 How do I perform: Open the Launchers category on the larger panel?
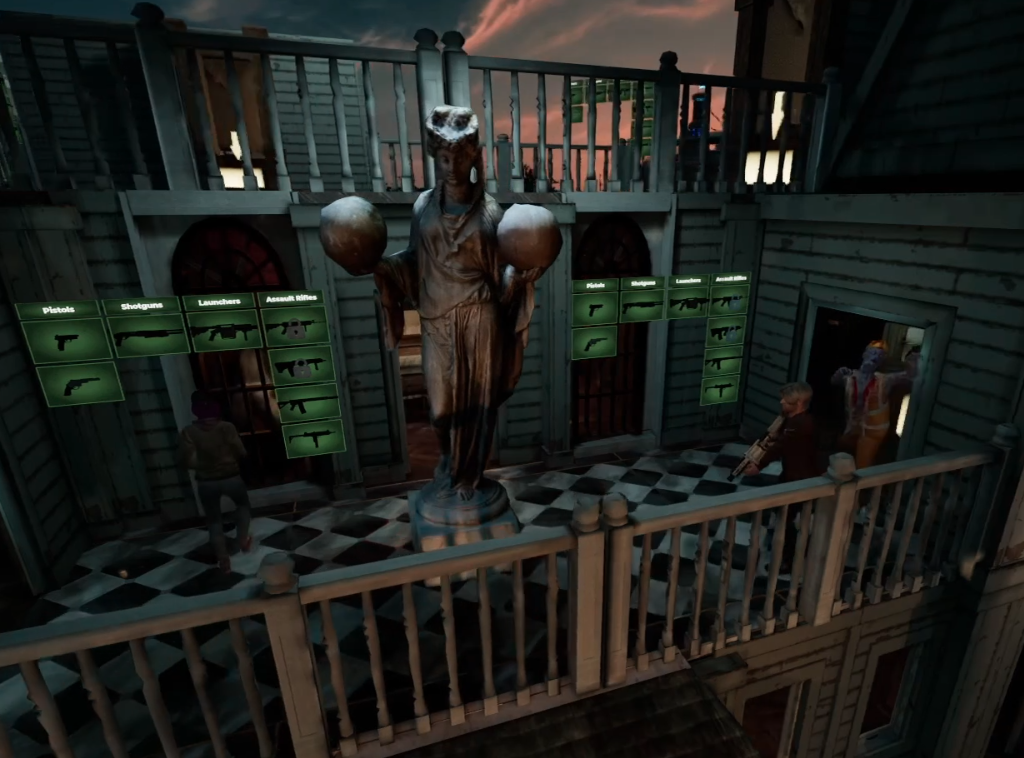218,301
